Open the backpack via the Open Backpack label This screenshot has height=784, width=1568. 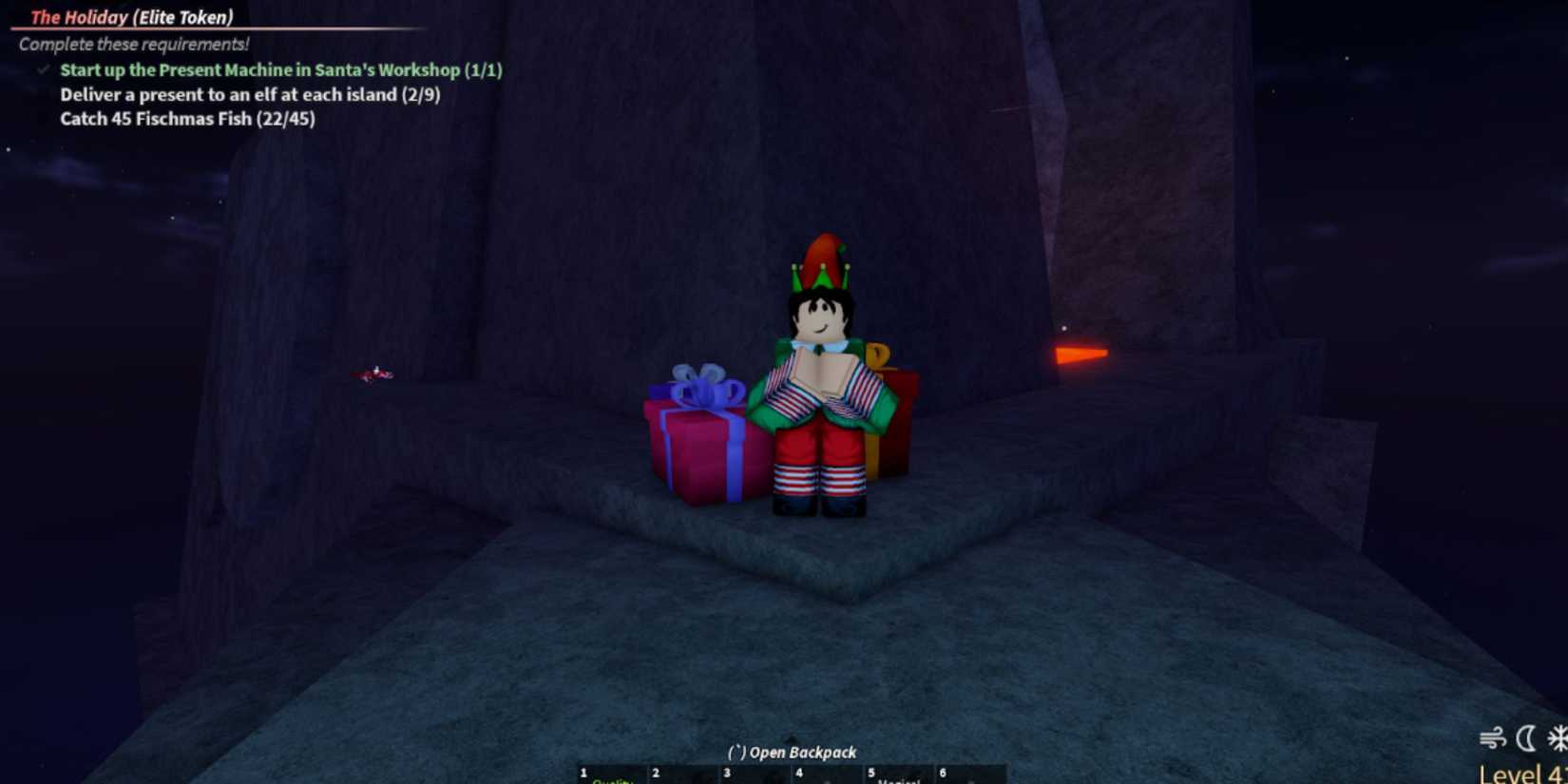pos(792,752)
